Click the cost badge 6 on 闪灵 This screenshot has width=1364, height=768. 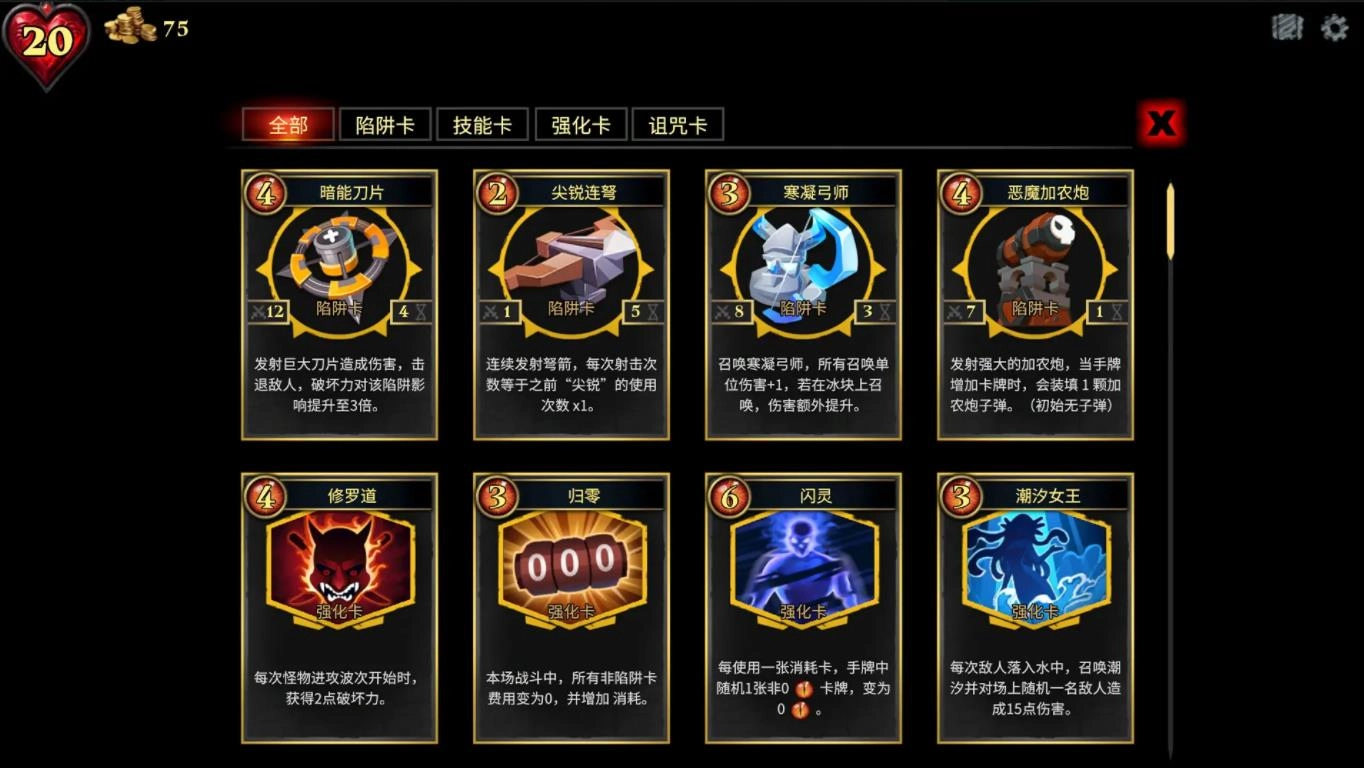730,495
